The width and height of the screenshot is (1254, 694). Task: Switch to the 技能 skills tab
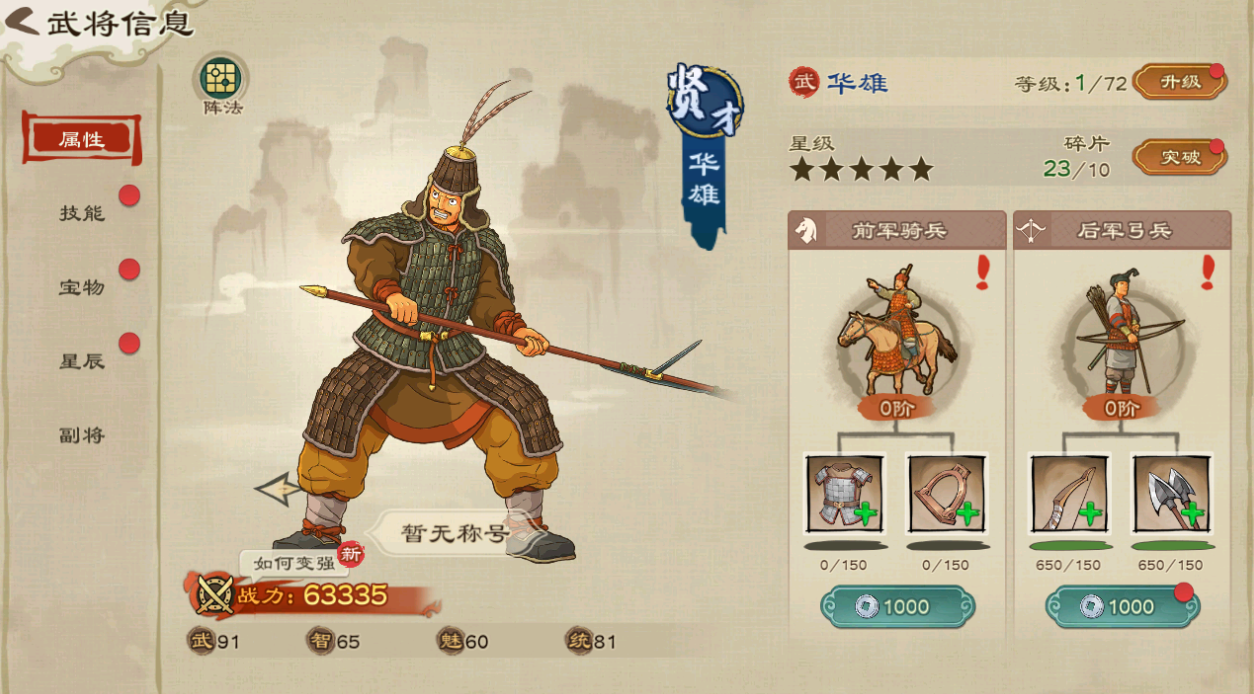(x=81, y=213)
